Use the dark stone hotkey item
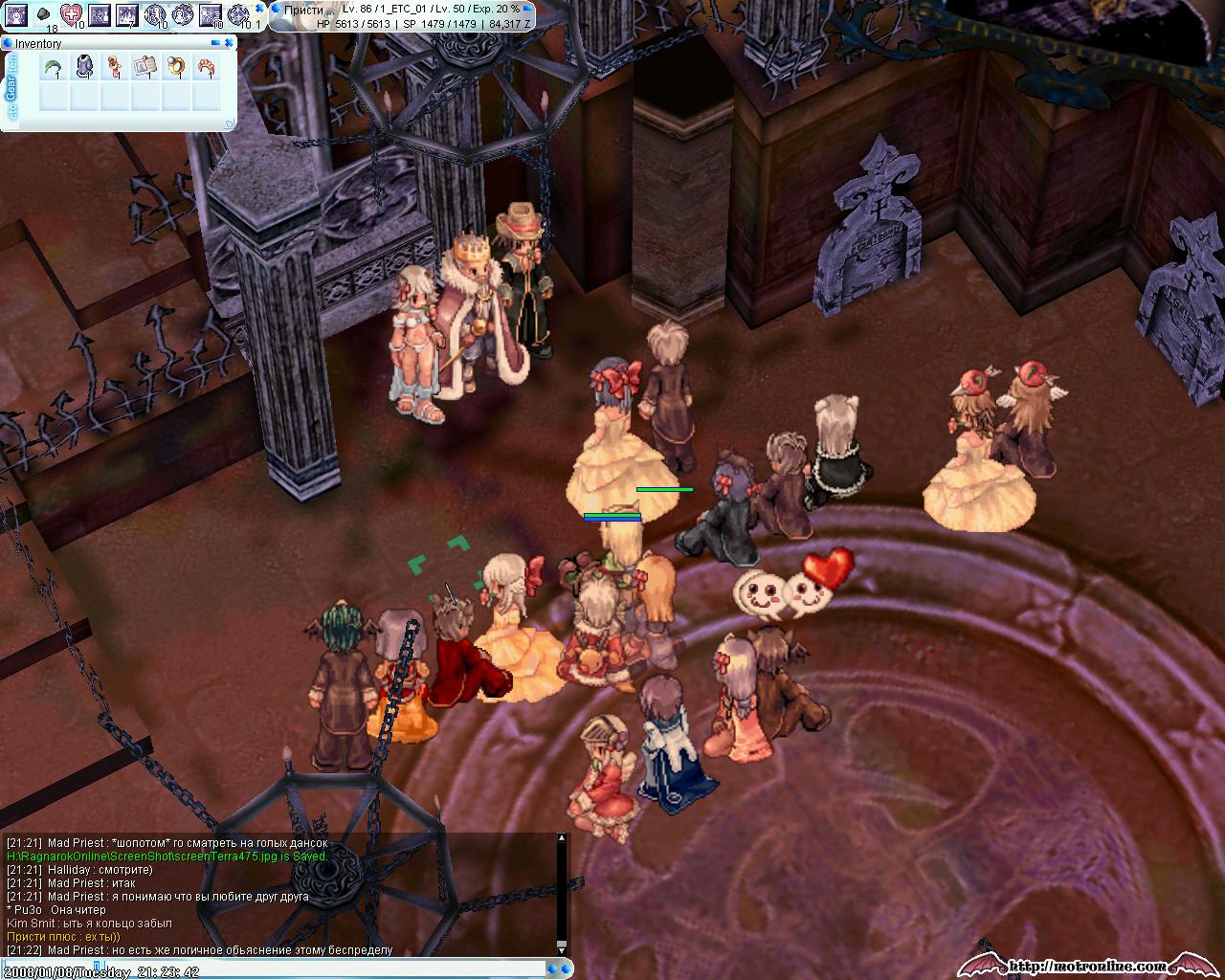The height and width of the screenshot is (980, 1225). pos(43,14)
